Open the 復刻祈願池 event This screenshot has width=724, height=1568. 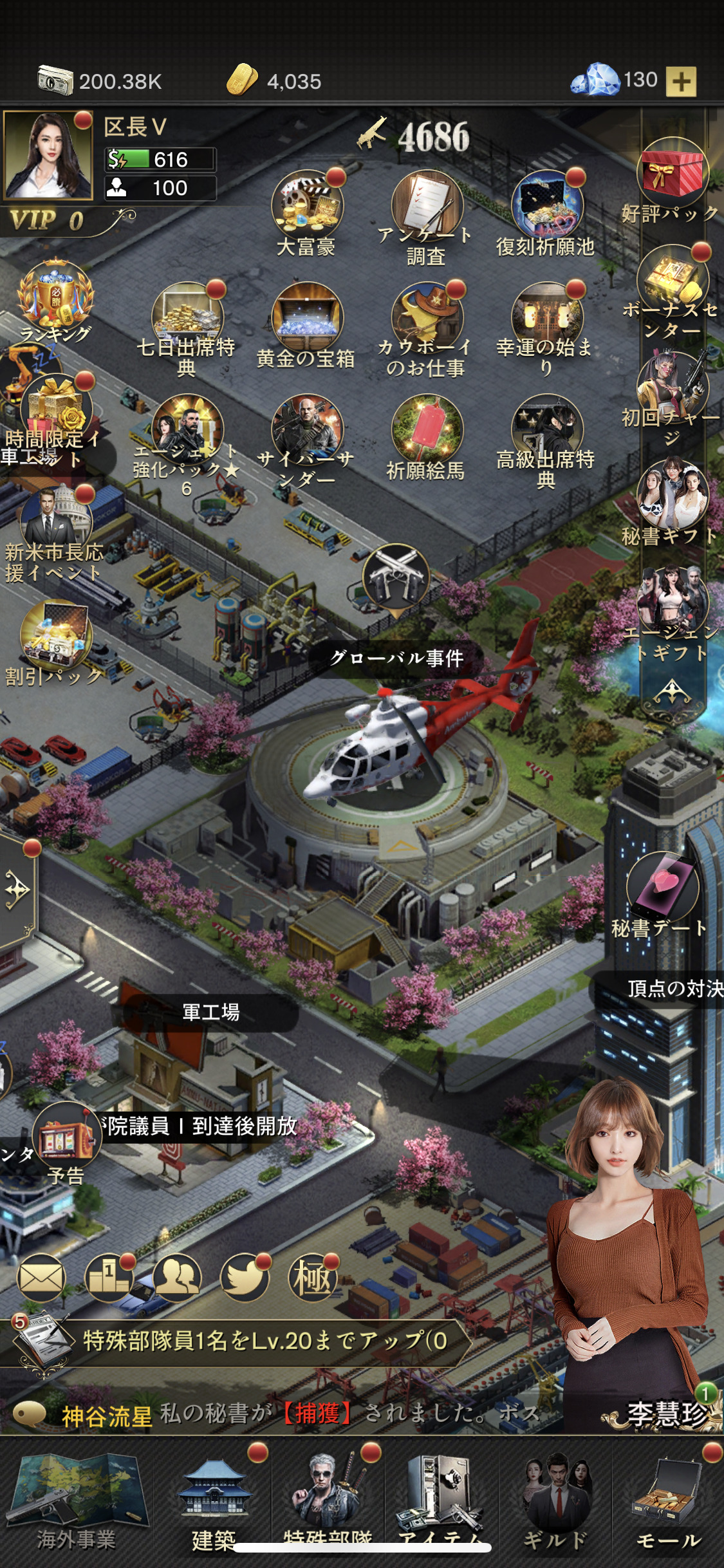point(546,205)
